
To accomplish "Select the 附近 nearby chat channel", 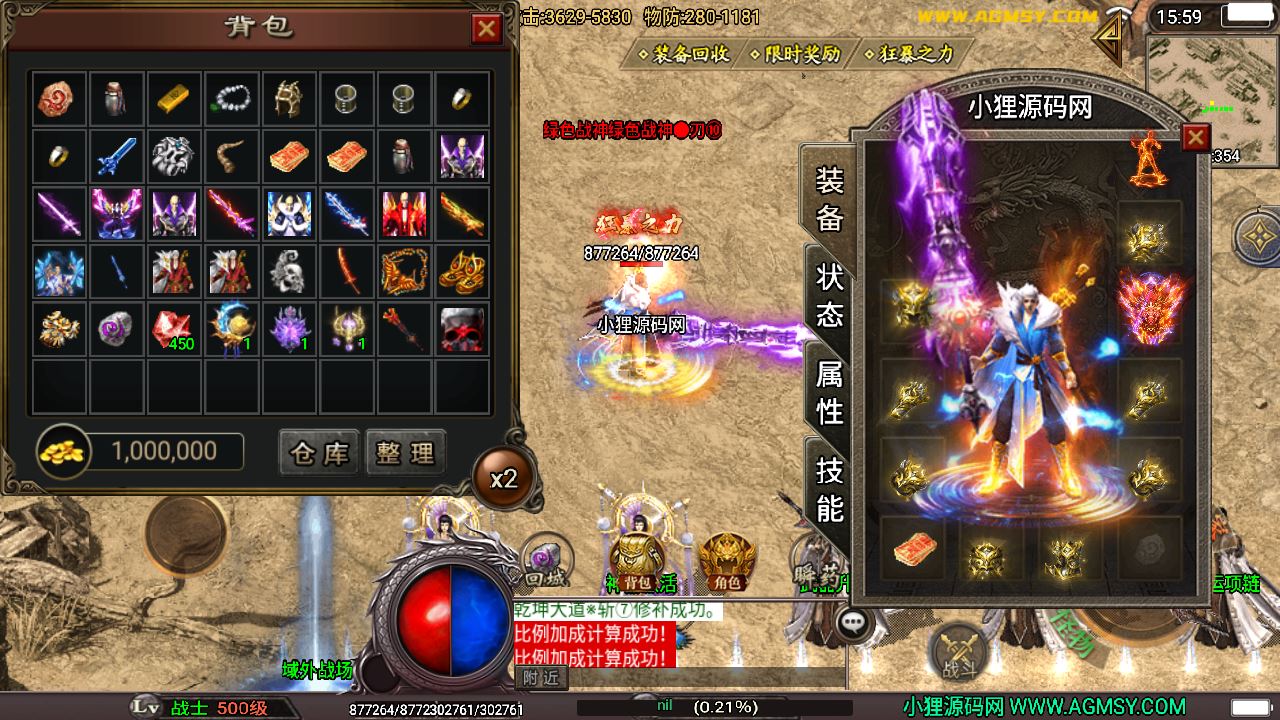I will pos(541,678).
